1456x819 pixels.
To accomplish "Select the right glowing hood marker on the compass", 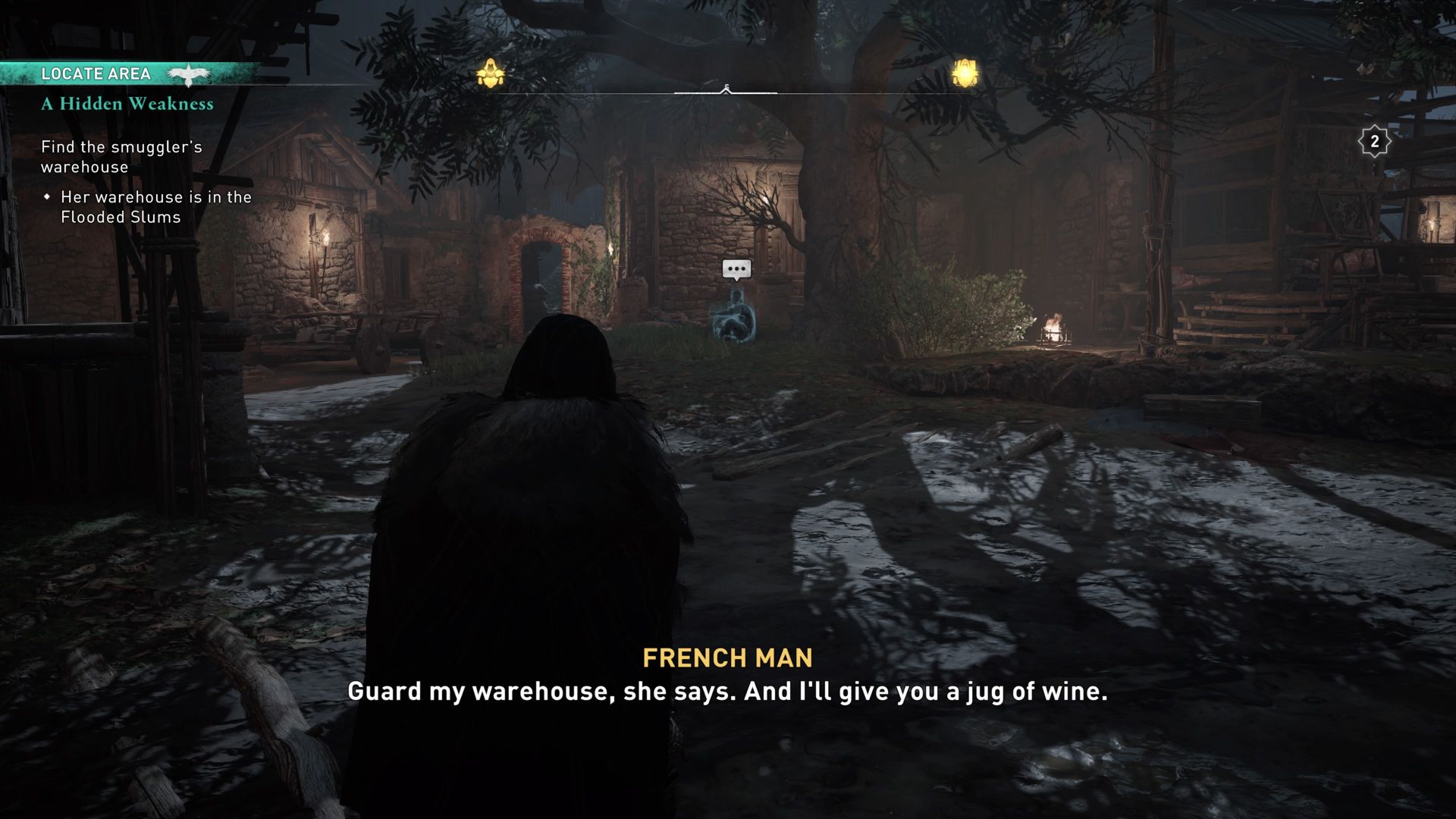I will (965, 72).
